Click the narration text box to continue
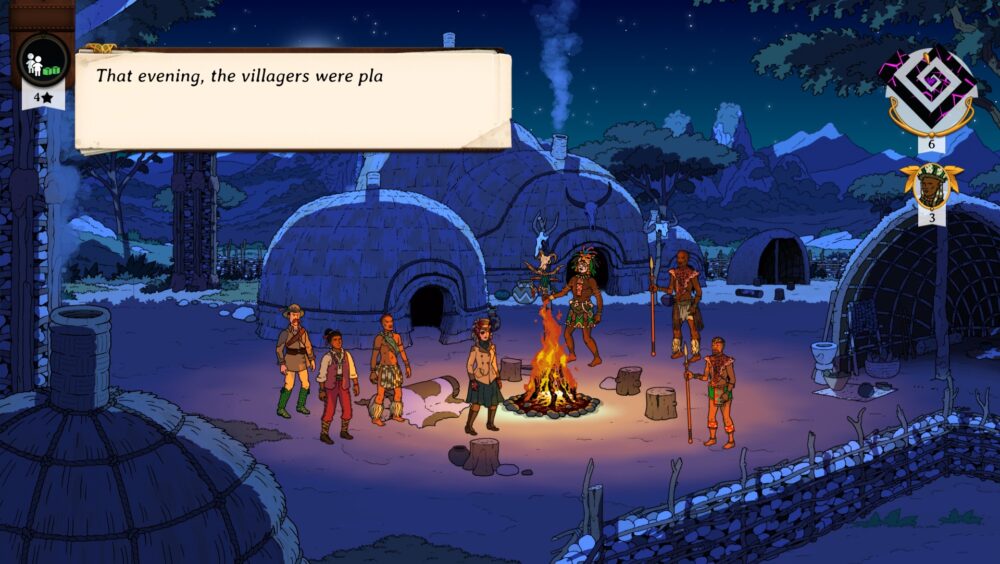The height and width of the screenshot is (564, 1000). click(293, 100)
